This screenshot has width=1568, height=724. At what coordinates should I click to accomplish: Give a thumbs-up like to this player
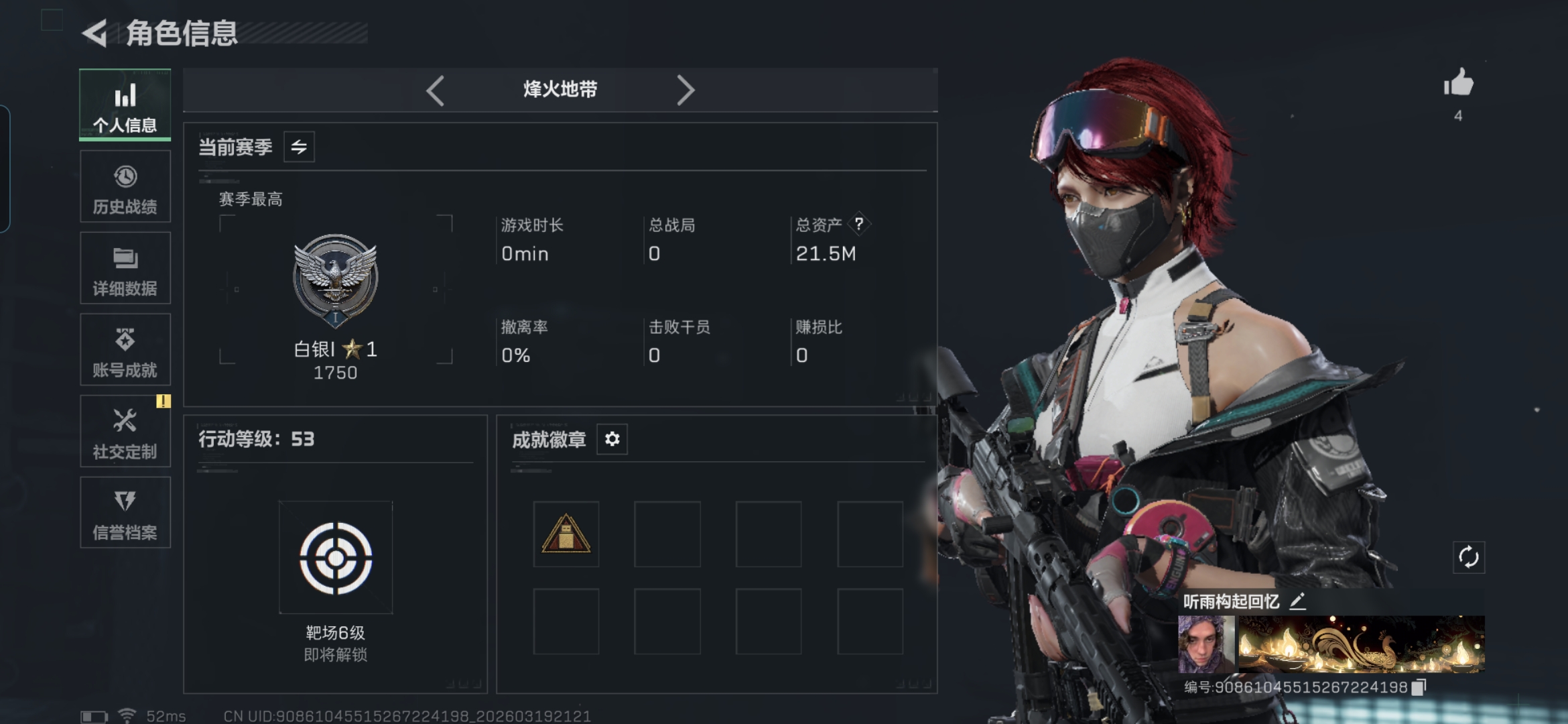(1459, 84)
